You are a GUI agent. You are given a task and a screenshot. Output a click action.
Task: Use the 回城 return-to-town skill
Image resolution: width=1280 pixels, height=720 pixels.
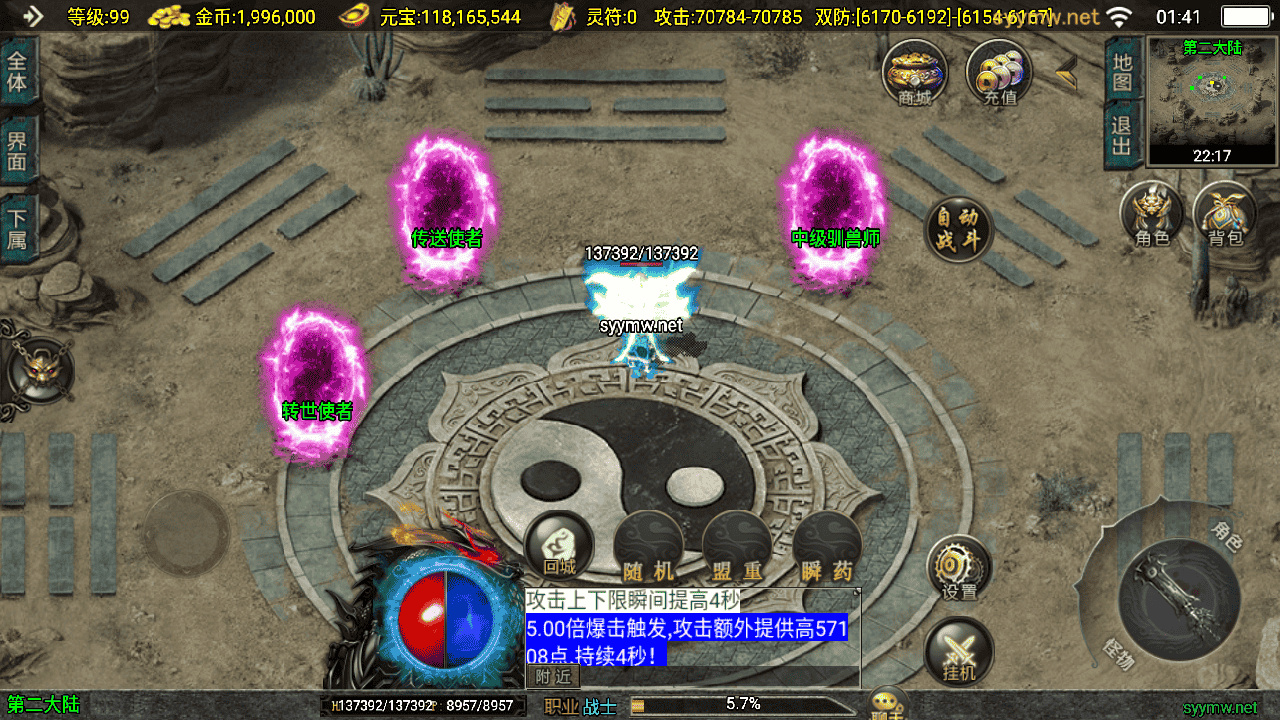tap(559, 546)
